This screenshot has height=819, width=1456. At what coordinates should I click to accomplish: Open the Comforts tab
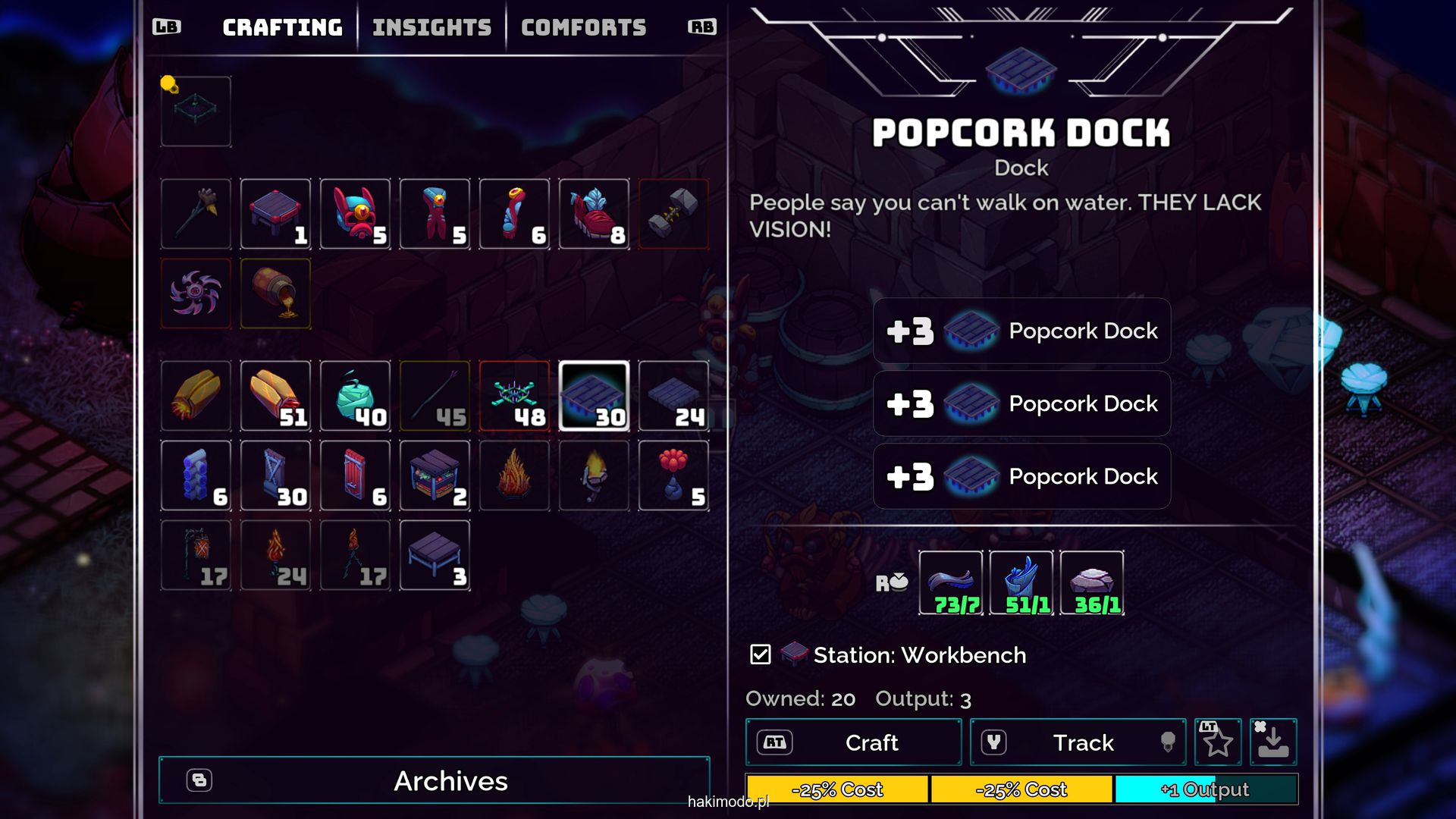click(583, 28)
